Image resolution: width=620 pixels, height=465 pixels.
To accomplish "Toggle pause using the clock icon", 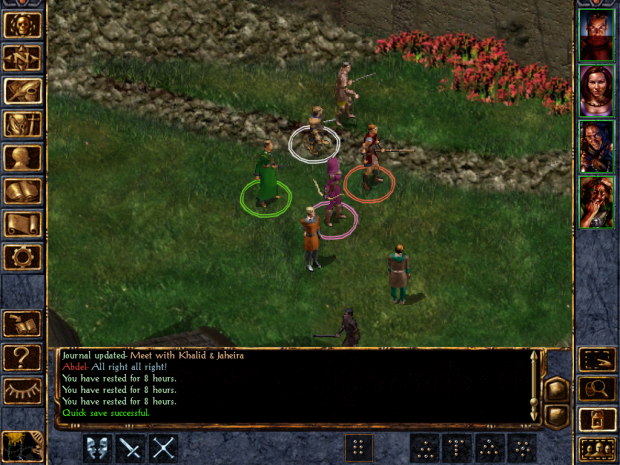I will [22, 445].
